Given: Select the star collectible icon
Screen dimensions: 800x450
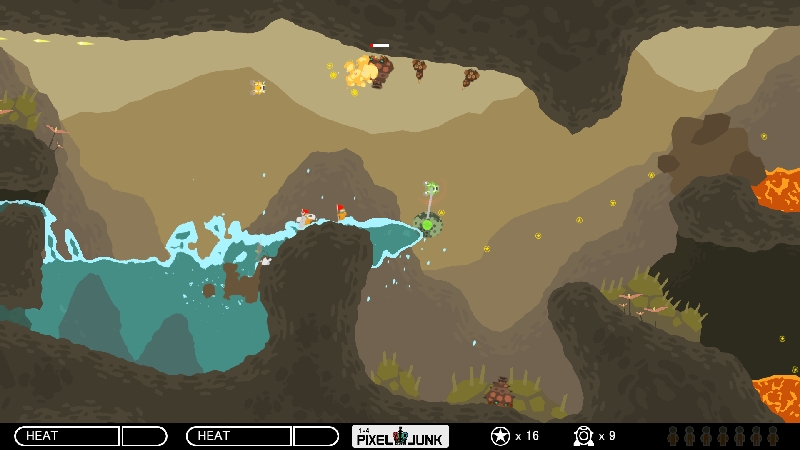Looking at the screenshot, I should (x=500, y=436).
